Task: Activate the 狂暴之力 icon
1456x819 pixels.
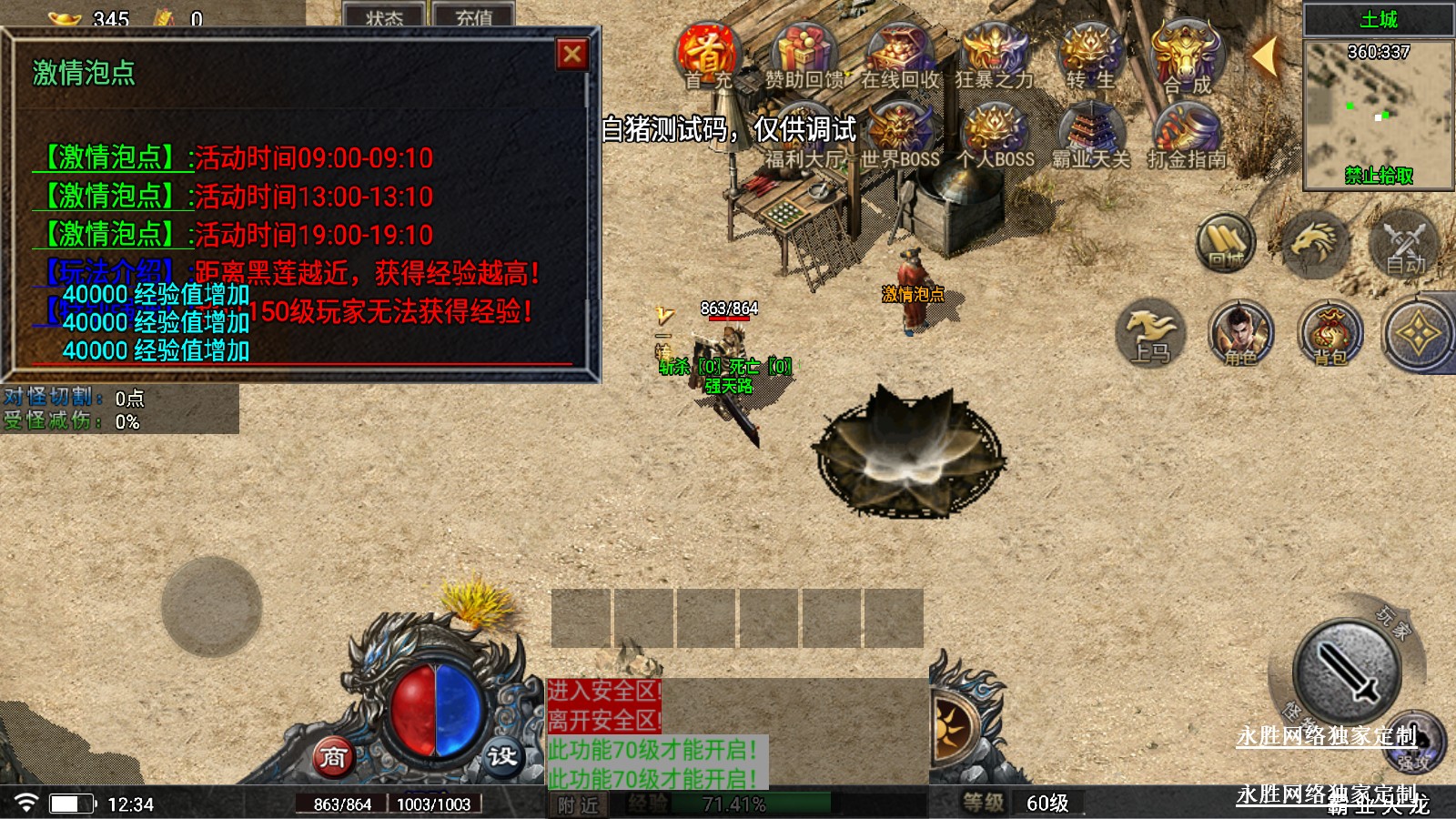Action: coord(995,56)
